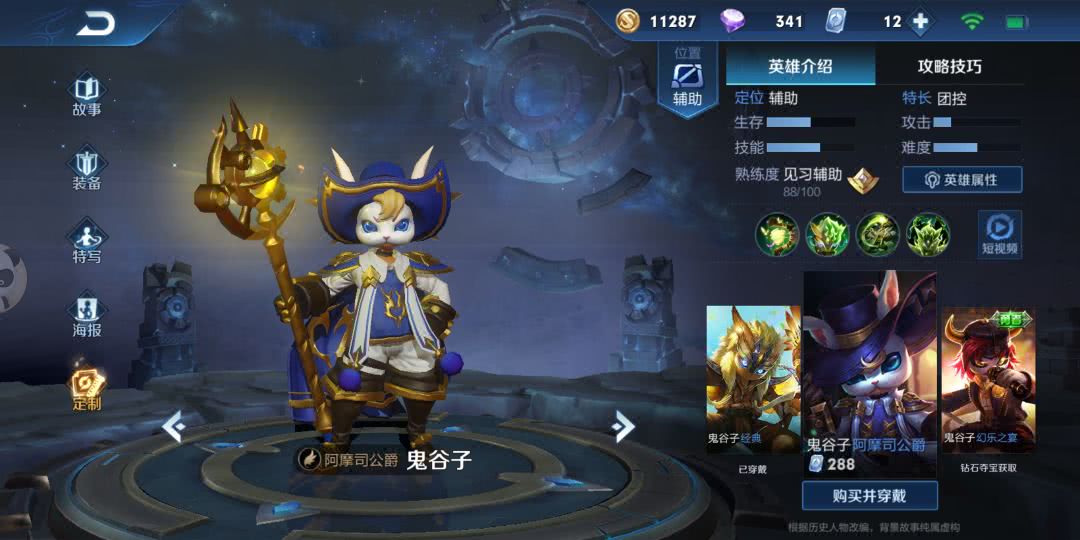This screenshot has width=1080, height=540.
Task: Open the 特写 close-up view
Action: [87, 242]
